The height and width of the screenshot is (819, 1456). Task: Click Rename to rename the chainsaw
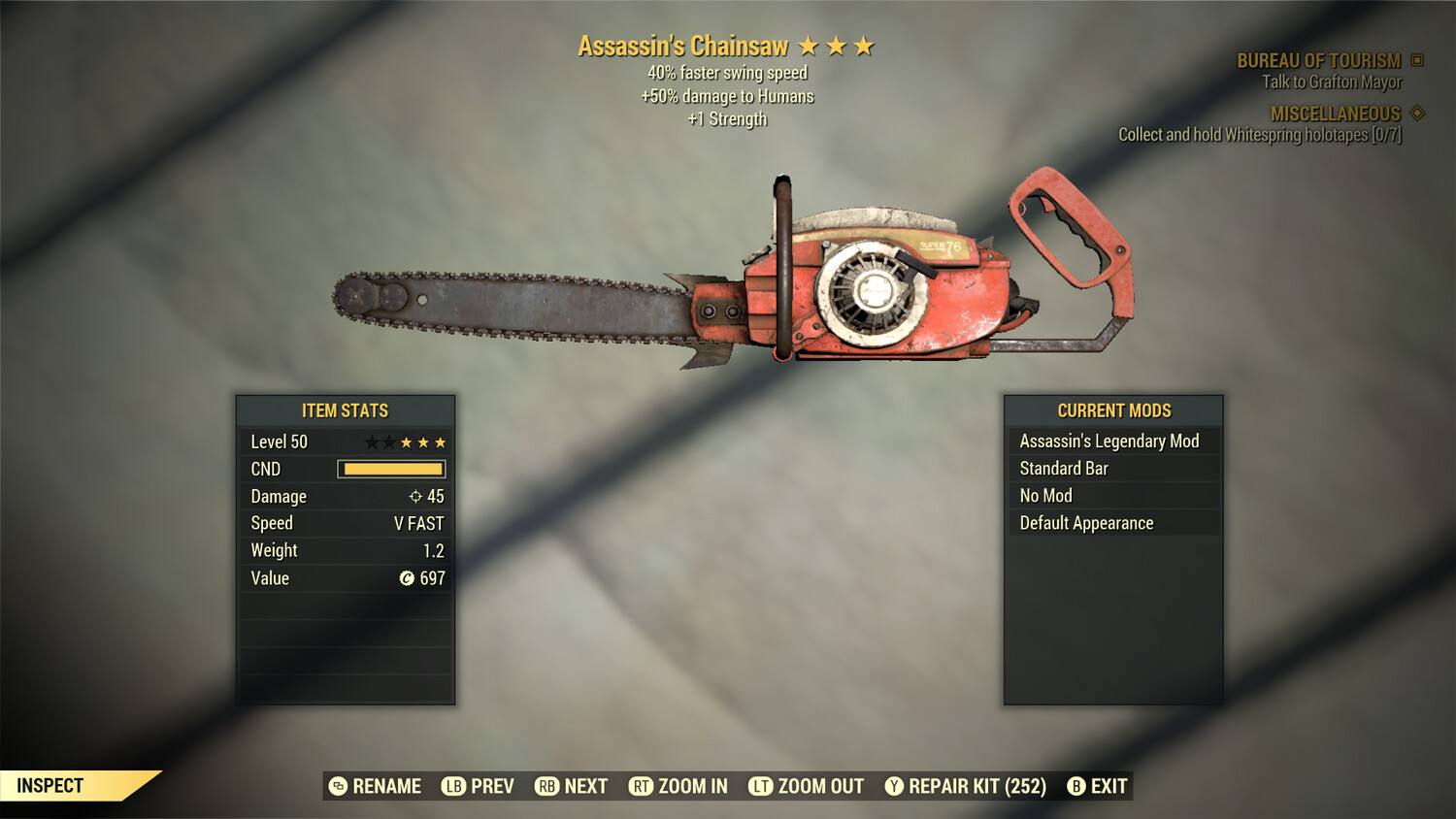point(387,786)
